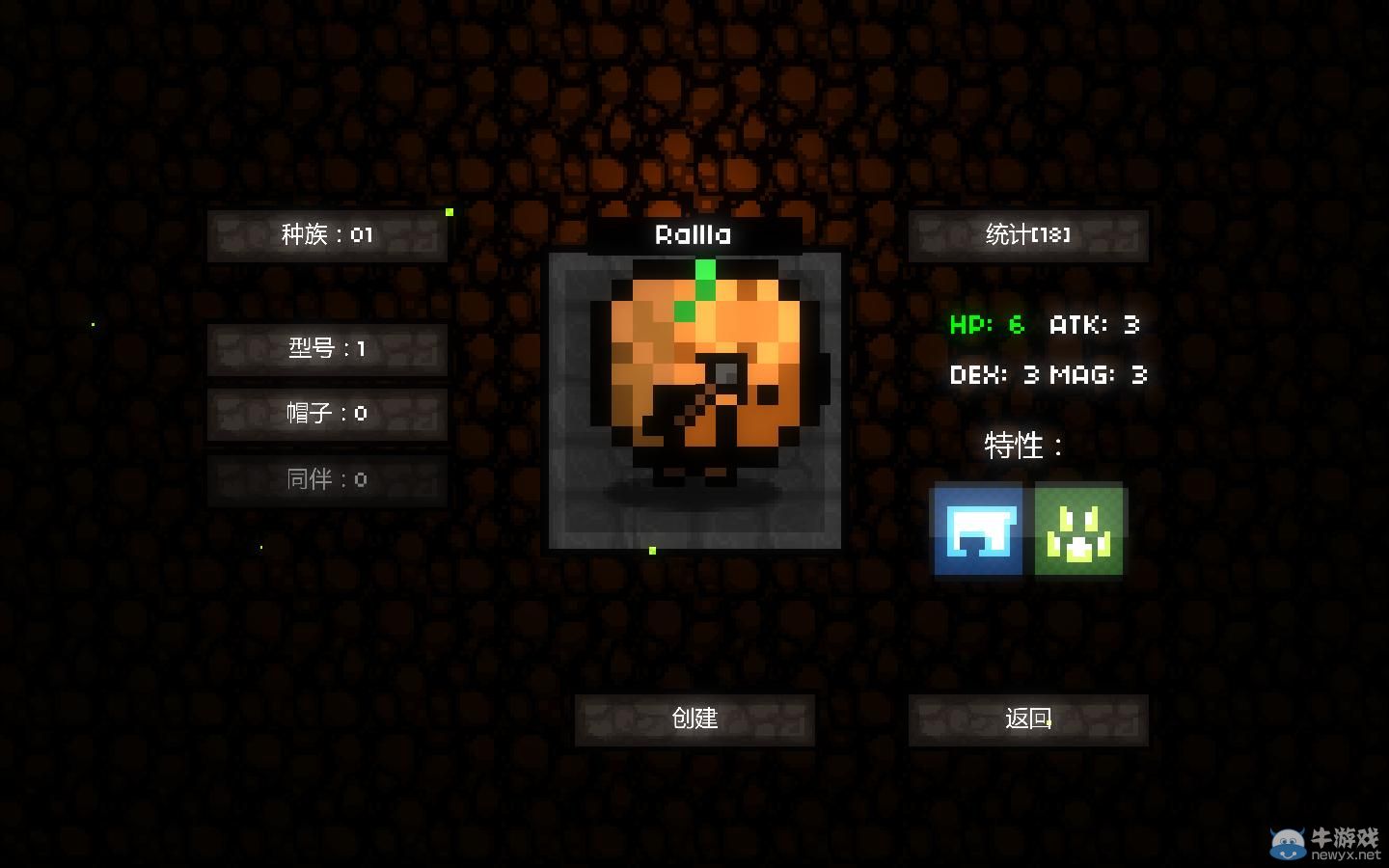Viewport: 1389px width, 868px height.
Task: Select the green paw trait icon
Action: (1078, 531)
